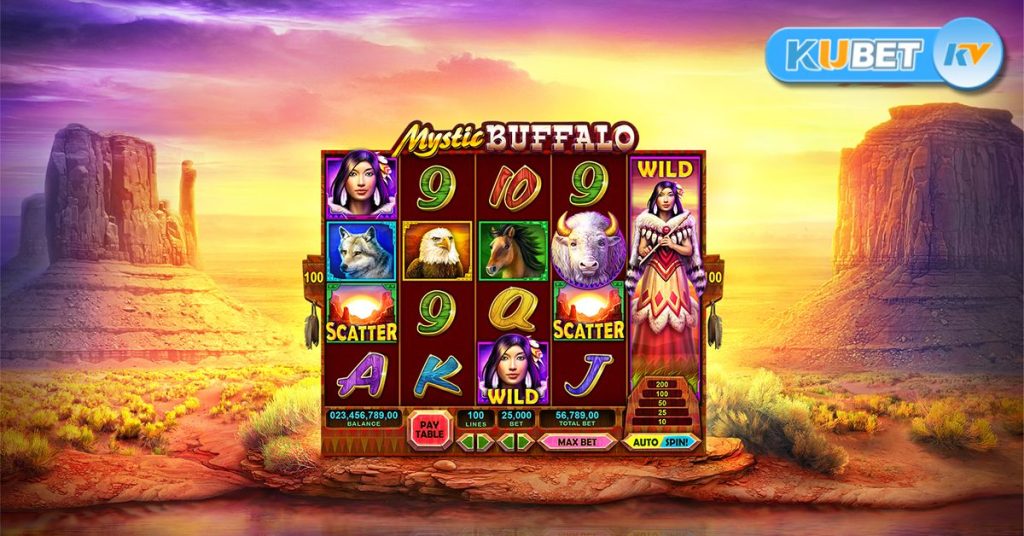Hit the blue Spin button

[680, 441]
